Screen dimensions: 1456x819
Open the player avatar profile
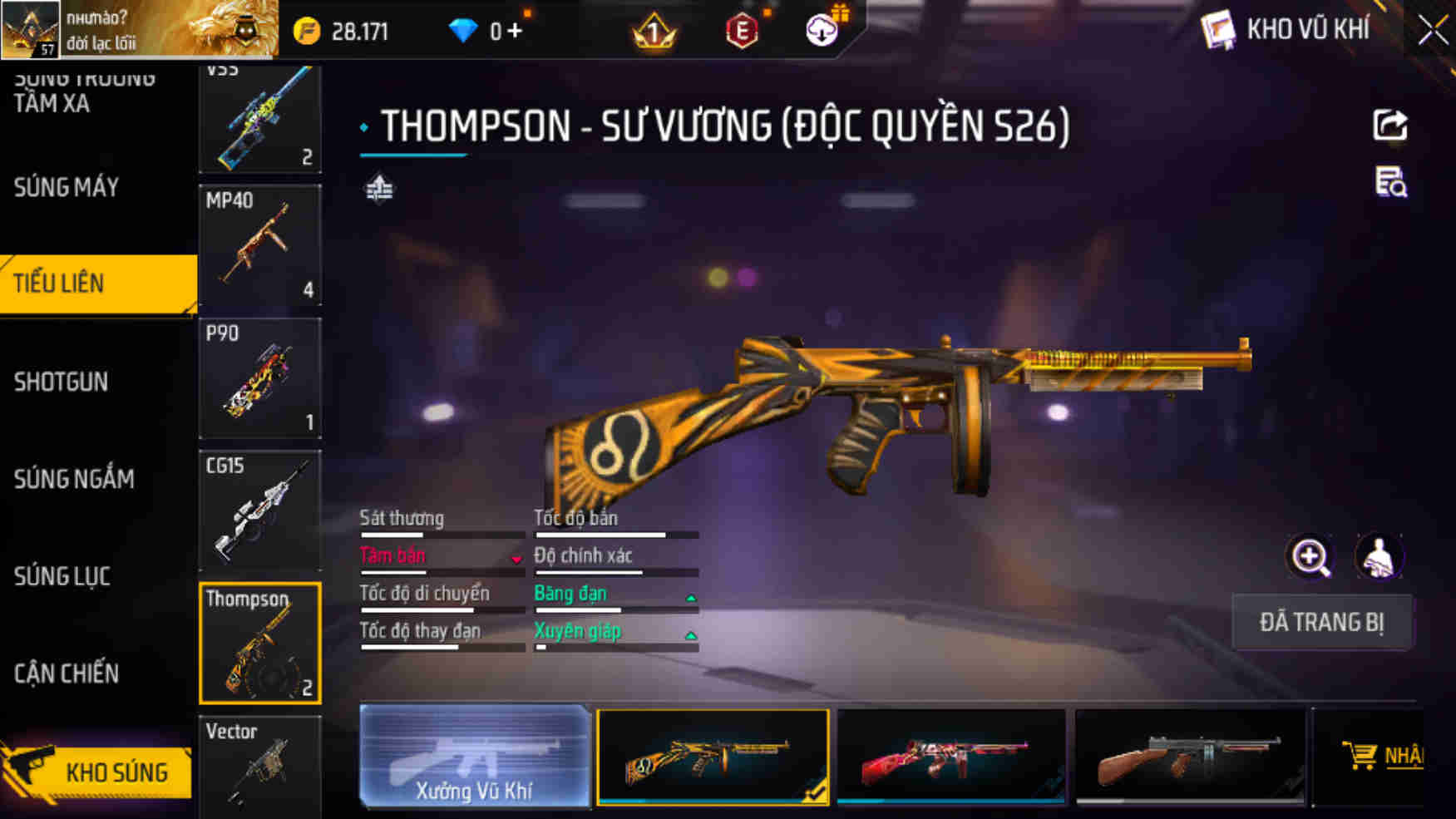30,30
